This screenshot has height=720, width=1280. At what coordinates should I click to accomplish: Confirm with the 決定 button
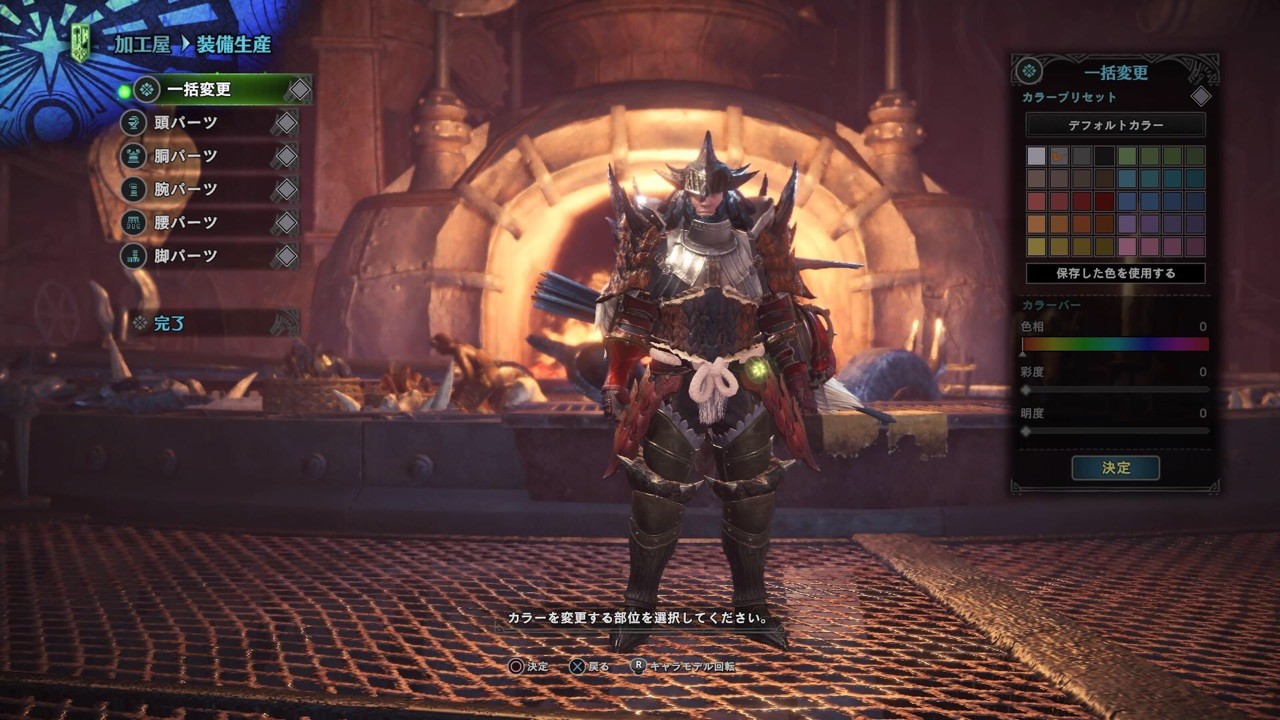1115,468
